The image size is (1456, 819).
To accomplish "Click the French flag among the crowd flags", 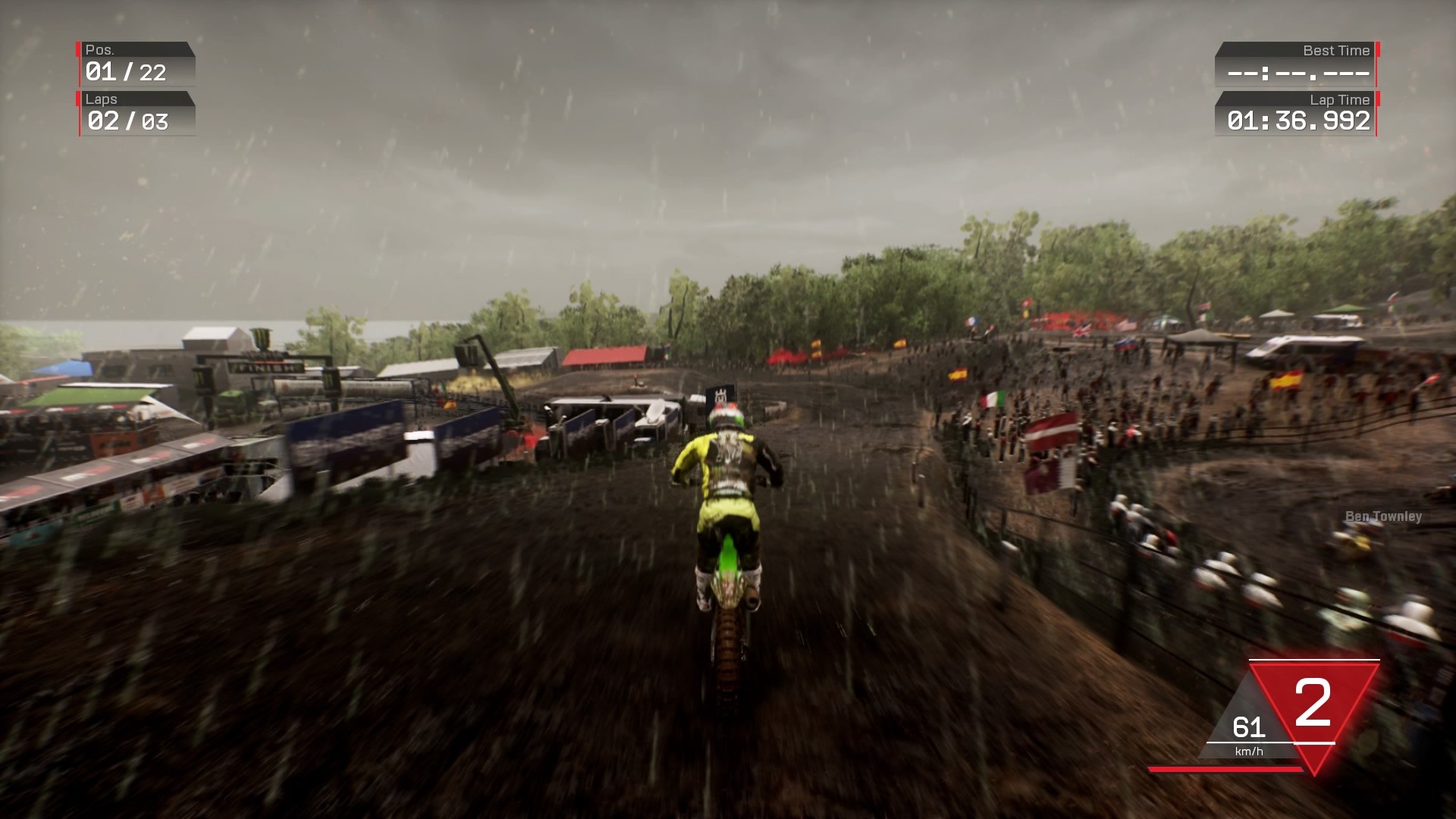I will pos(971,322).
